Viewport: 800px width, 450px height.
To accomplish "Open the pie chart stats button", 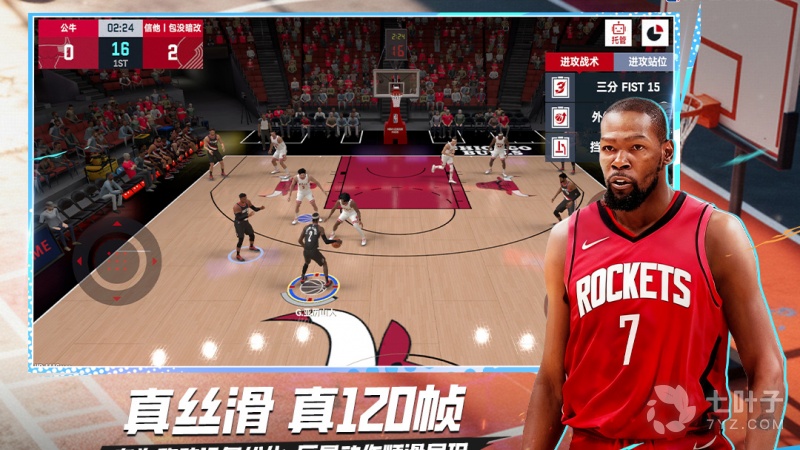I will tap(656, 32).
